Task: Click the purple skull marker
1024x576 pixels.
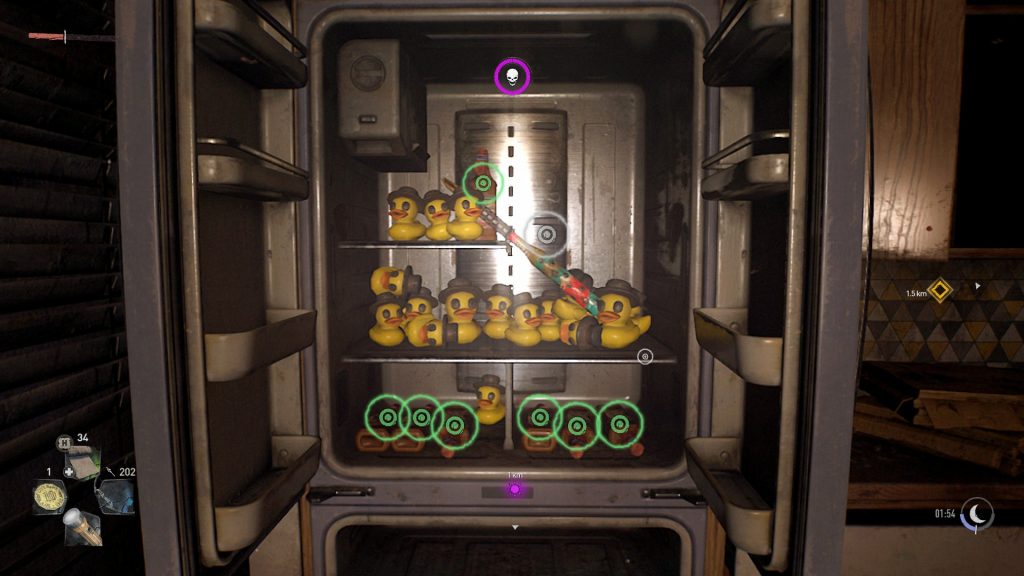Action: pyautogui.click(x=513, y=77)
